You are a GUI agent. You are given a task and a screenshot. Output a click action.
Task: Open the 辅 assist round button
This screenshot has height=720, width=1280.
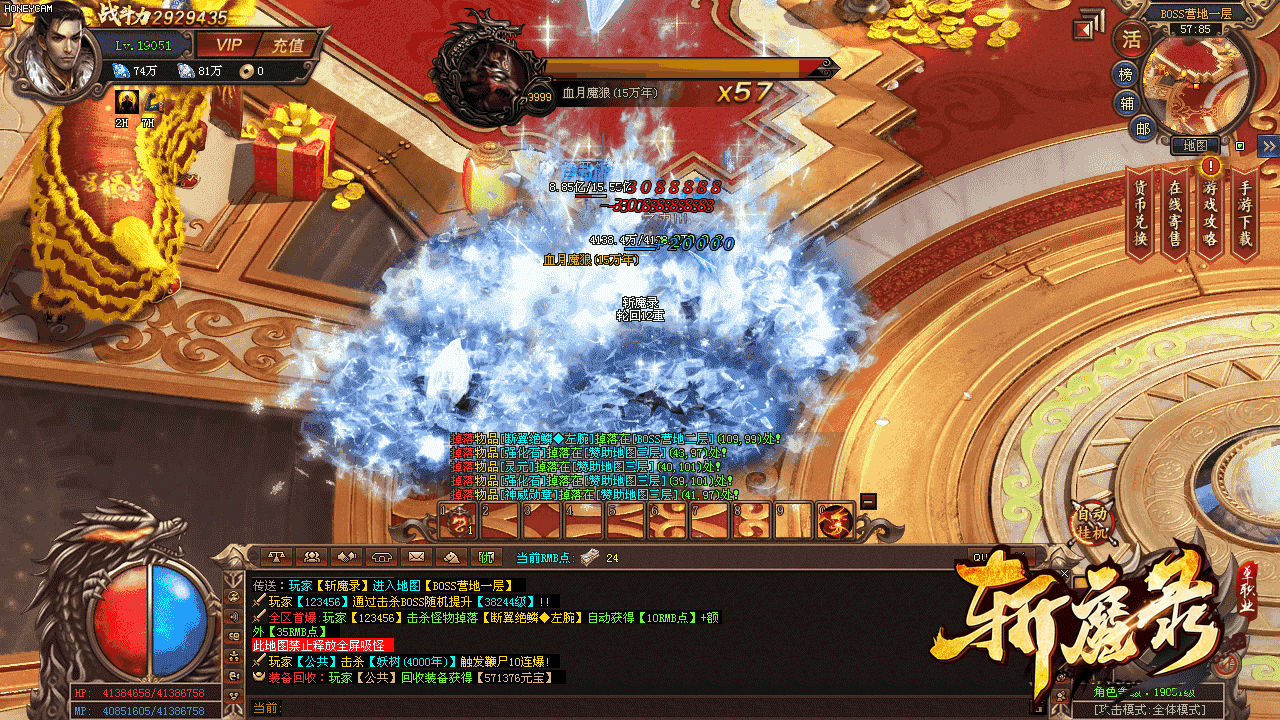click(x=1128, y=103)
